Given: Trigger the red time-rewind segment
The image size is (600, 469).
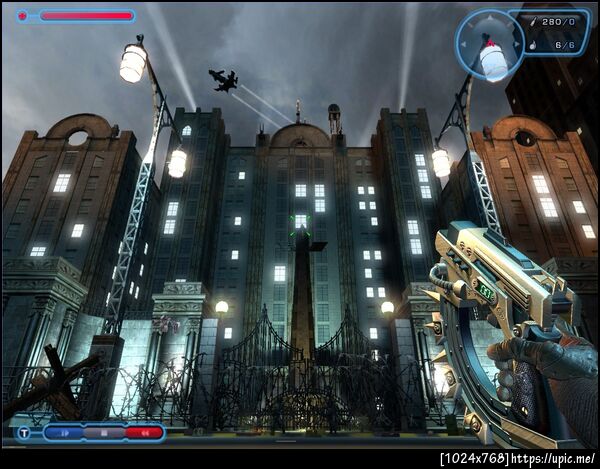Looking at the screenshot, I should [144, 434].
